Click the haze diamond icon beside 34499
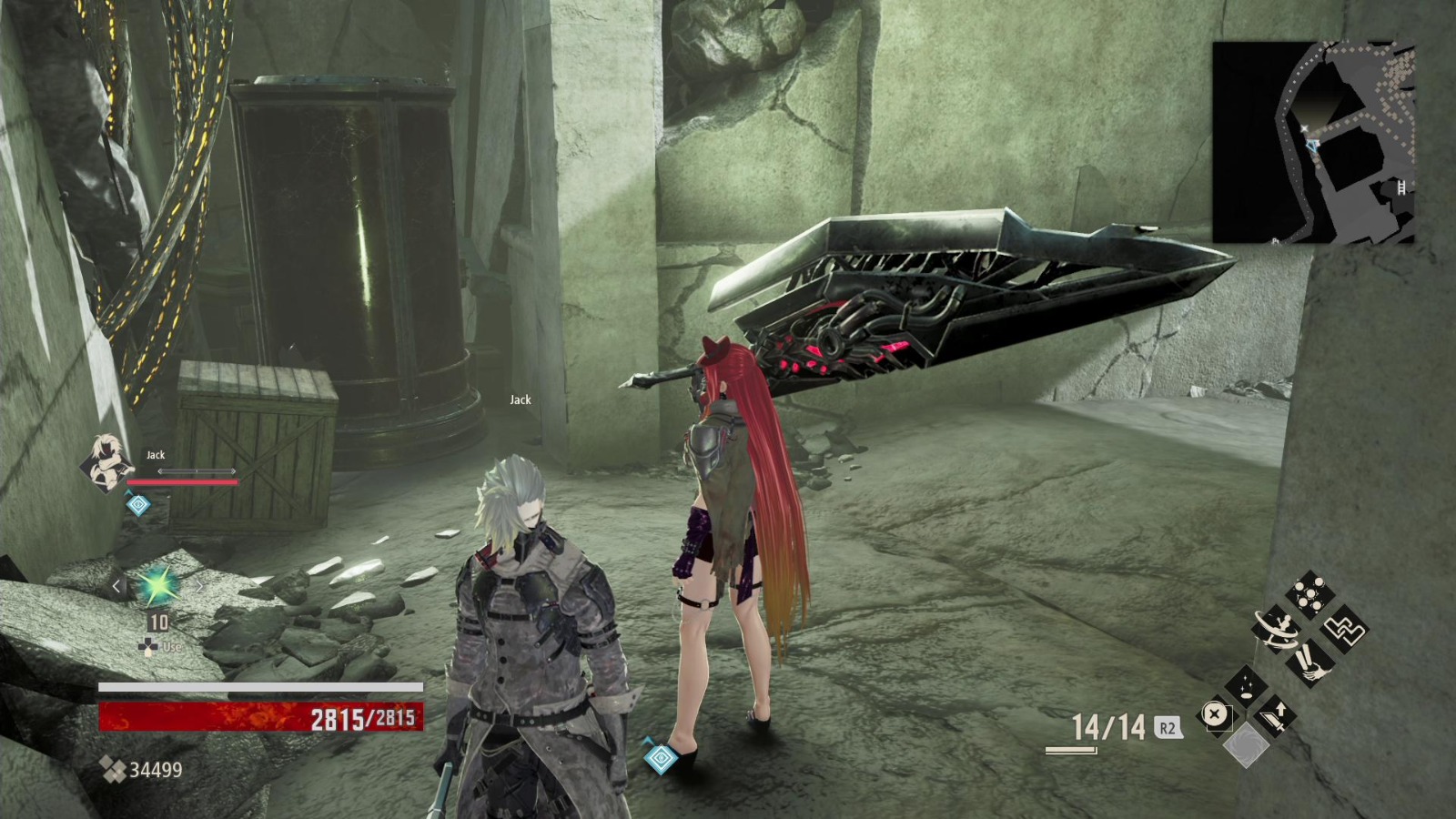Image resolution: width=1456 pixels, height=819 pixels. click(x=113, y=769)
